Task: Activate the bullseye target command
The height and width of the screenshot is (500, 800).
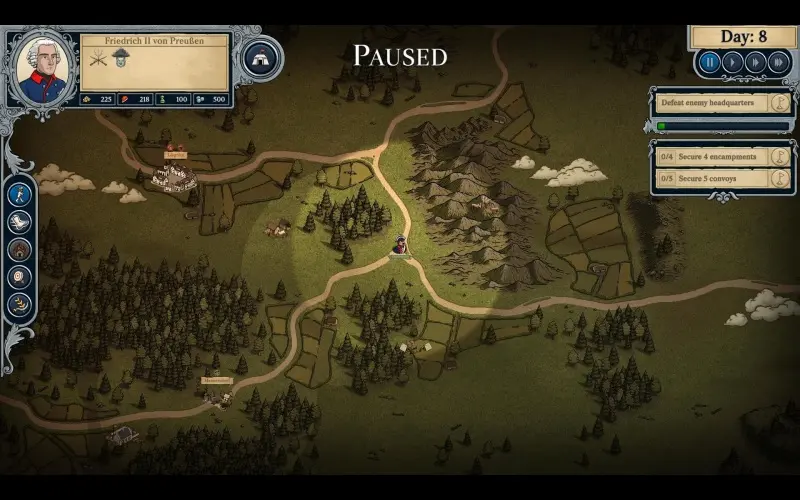Action: tap(20, 277)
